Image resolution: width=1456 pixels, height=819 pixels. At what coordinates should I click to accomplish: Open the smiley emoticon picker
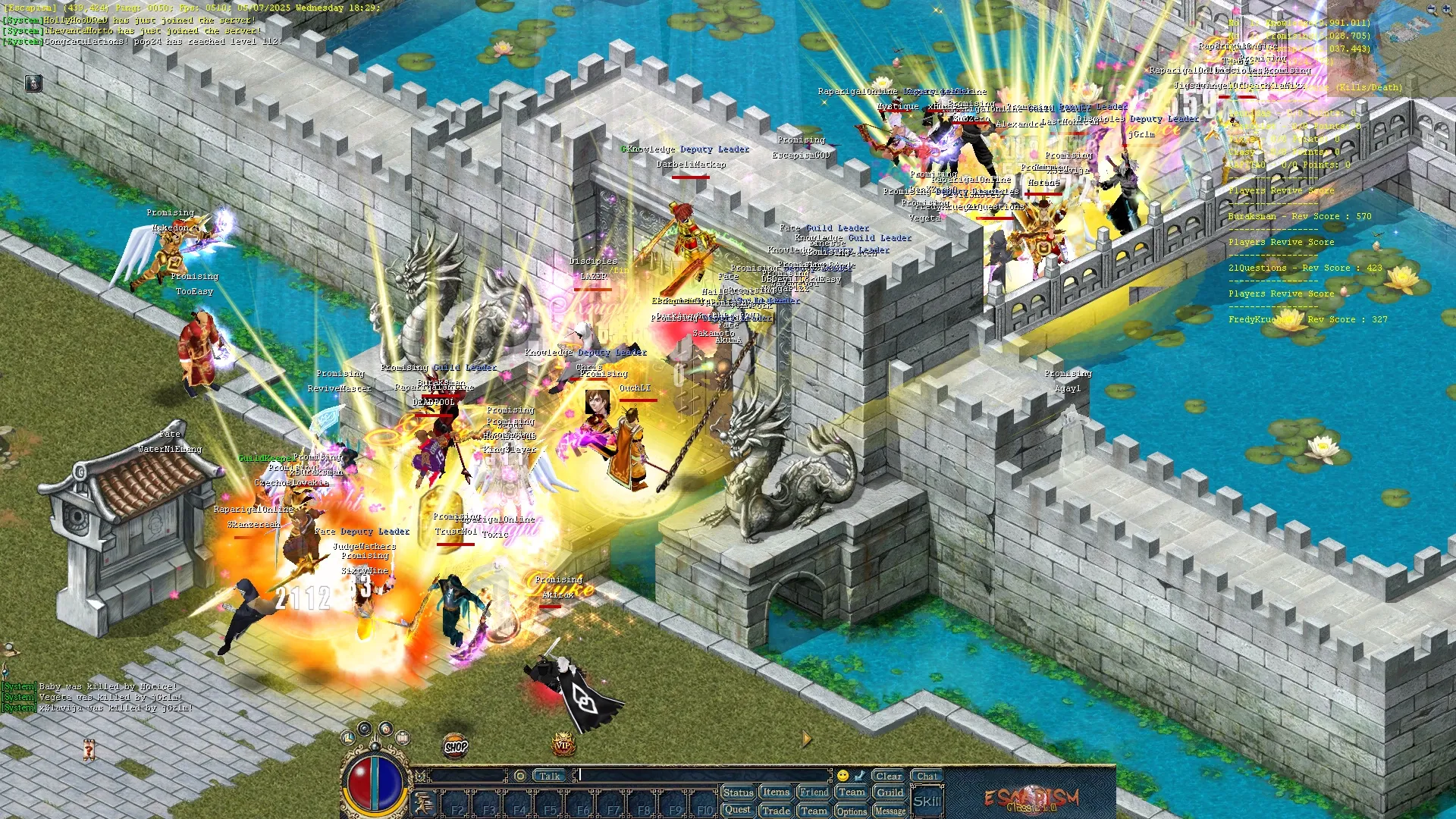tap(843, 776)
